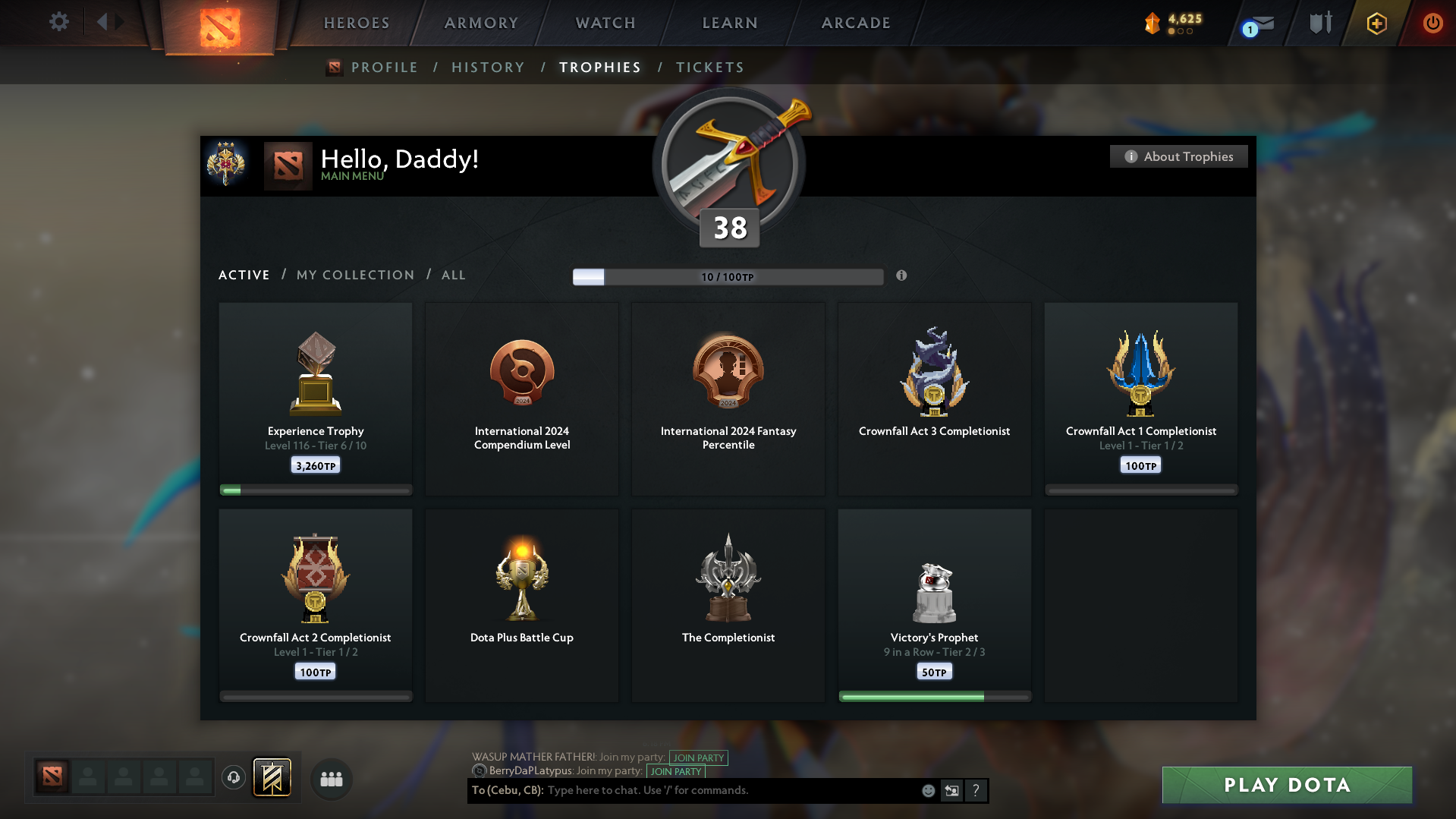Open the friends list people icon

point(331,778)
